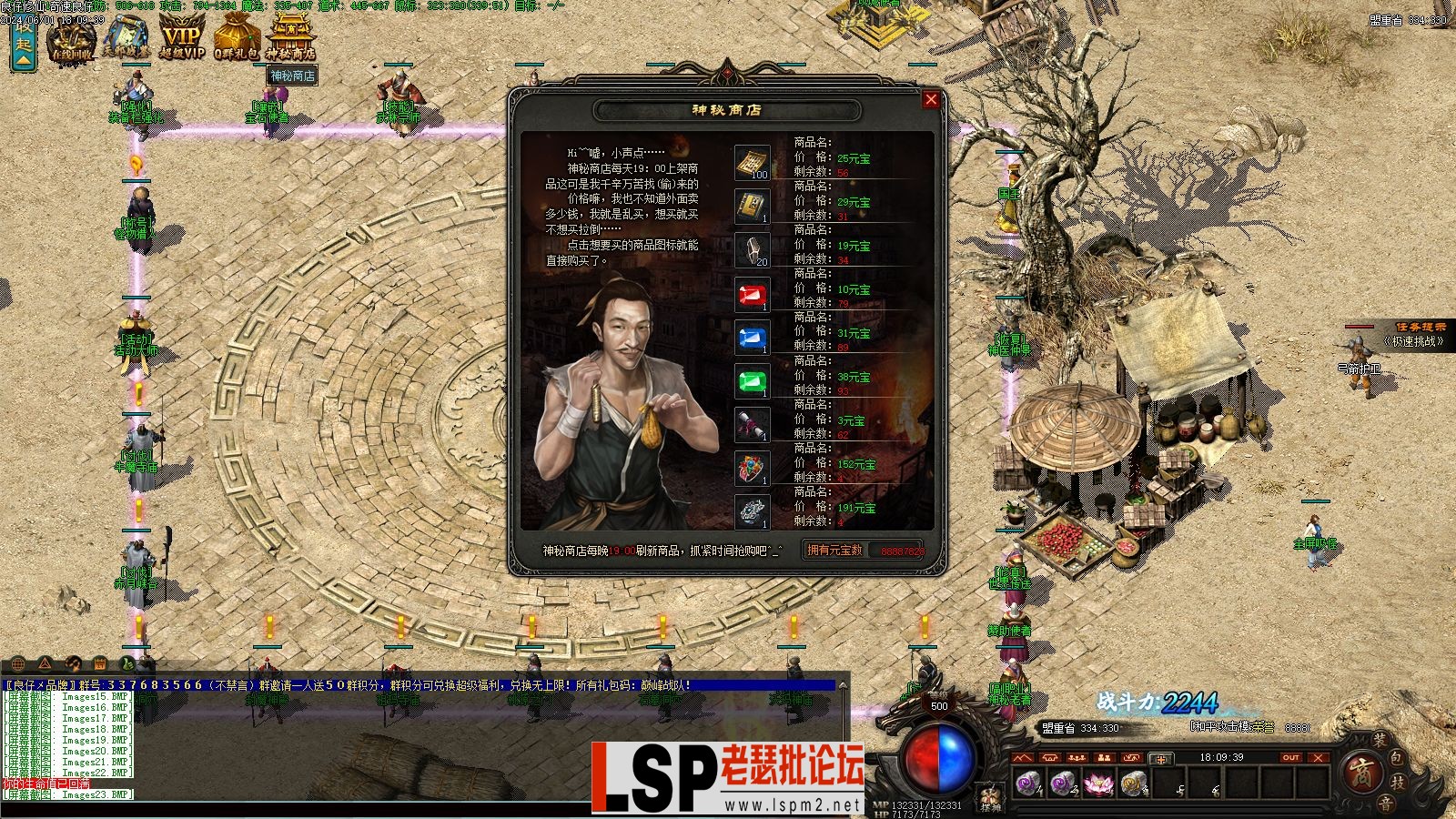Buy the 191 元宝 silver ore item
Viewport: 1456px width, 819px height.
[752, 512]
